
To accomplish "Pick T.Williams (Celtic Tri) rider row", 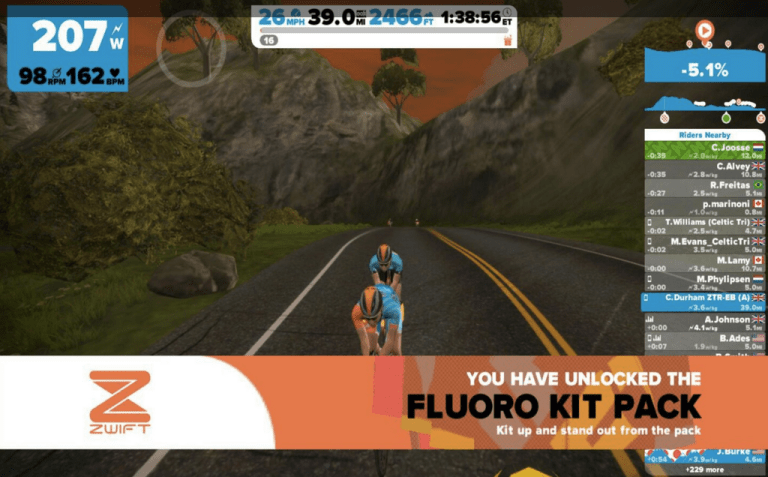I will 704,227.
